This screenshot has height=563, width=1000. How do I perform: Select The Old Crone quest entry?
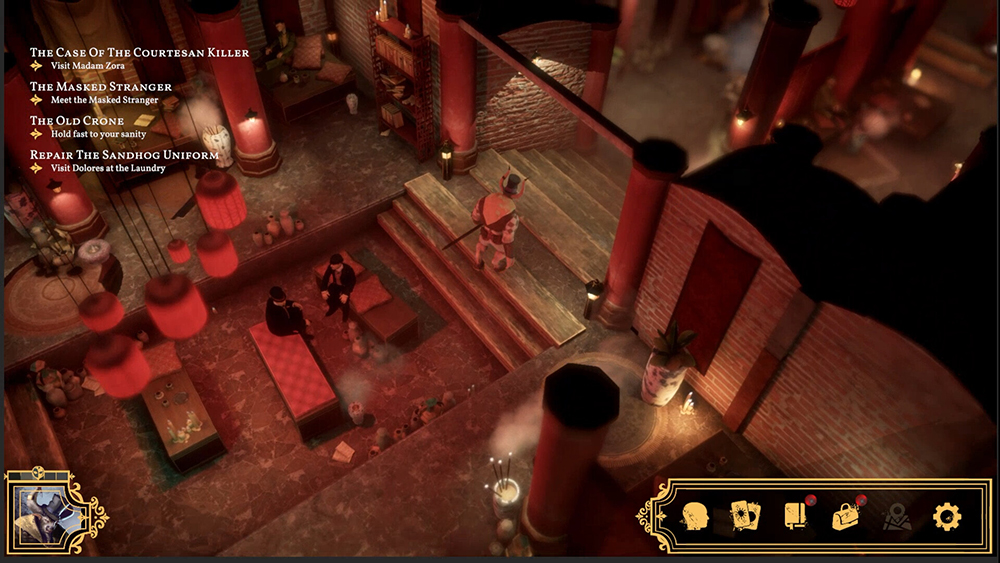click(x=77, y=121)
